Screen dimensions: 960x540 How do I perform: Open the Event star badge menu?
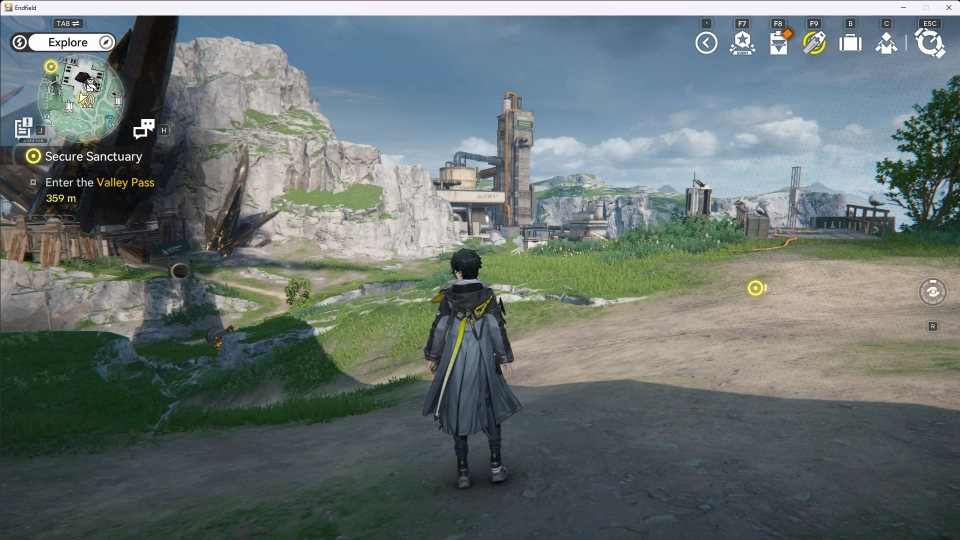[742, 43]
